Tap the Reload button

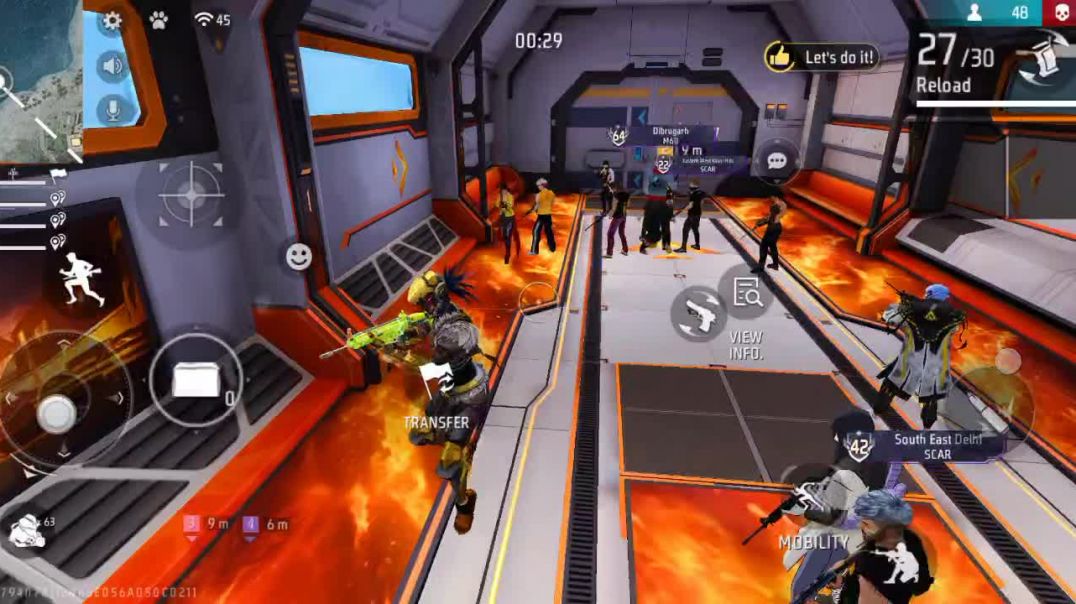(x=943, y=85)
